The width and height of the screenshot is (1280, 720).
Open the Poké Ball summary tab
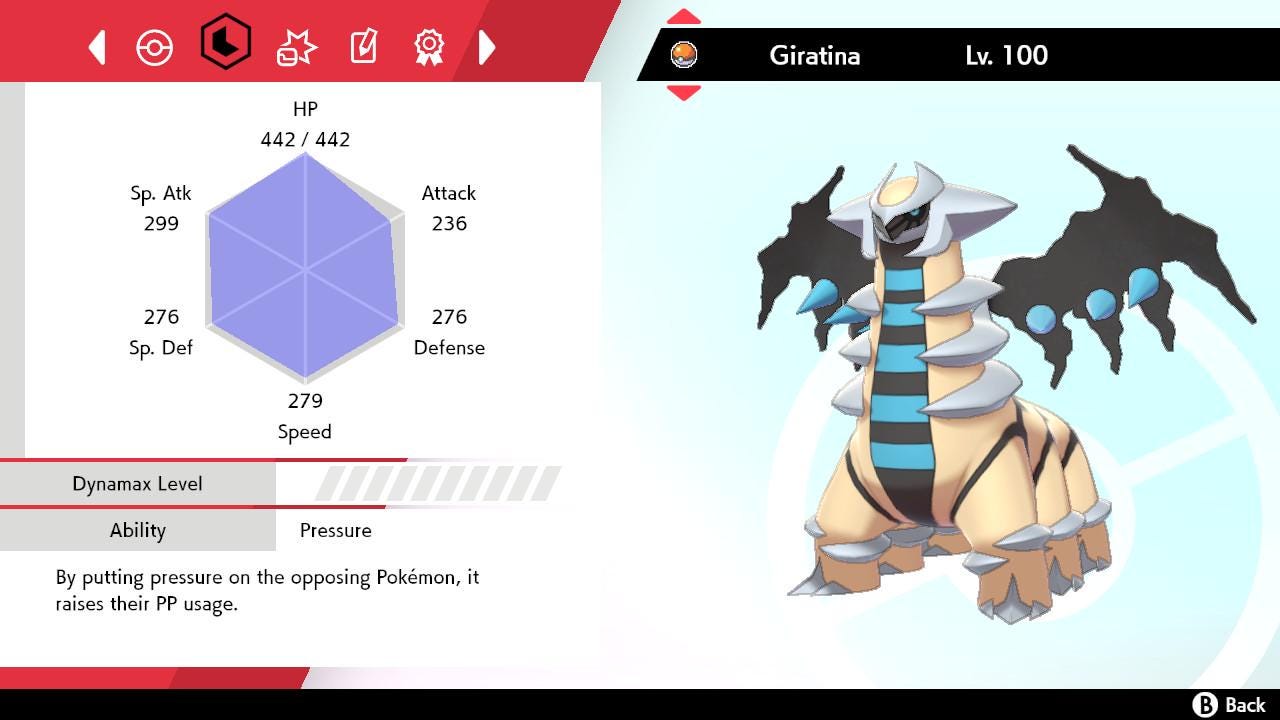click(x=154, y=47)
